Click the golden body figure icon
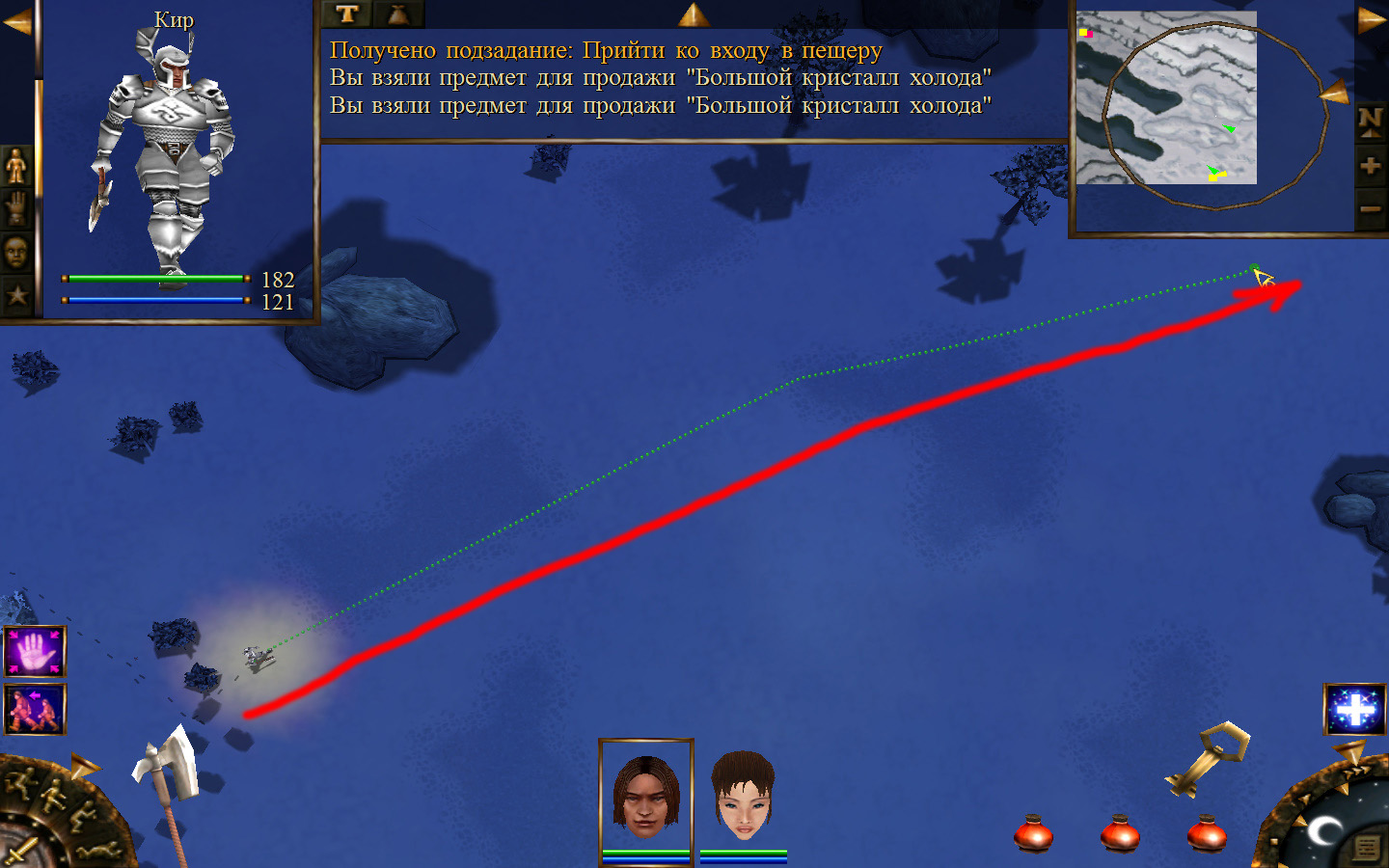 [16, 167]
